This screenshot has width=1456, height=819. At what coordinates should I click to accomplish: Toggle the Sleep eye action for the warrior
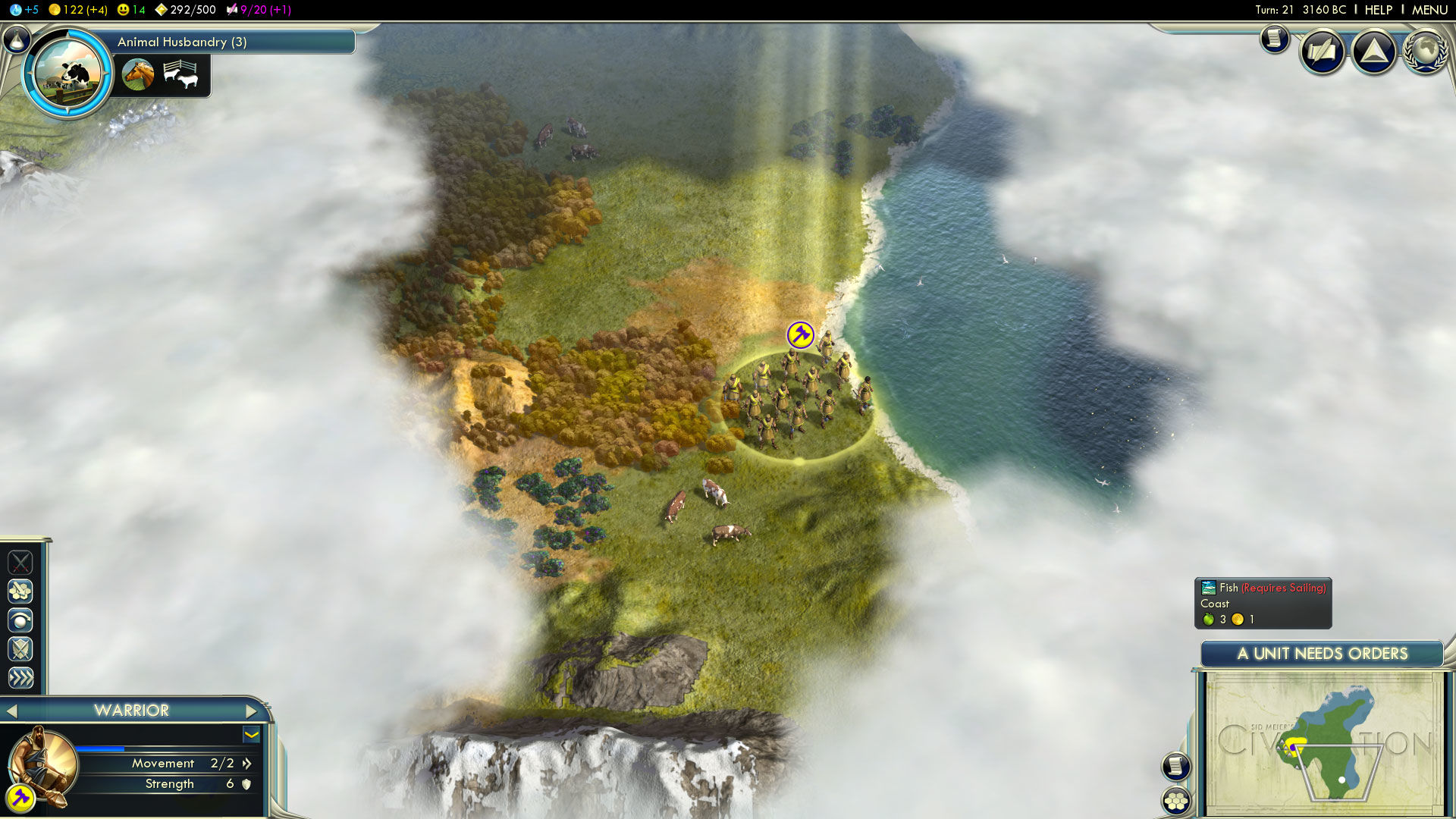20,620
